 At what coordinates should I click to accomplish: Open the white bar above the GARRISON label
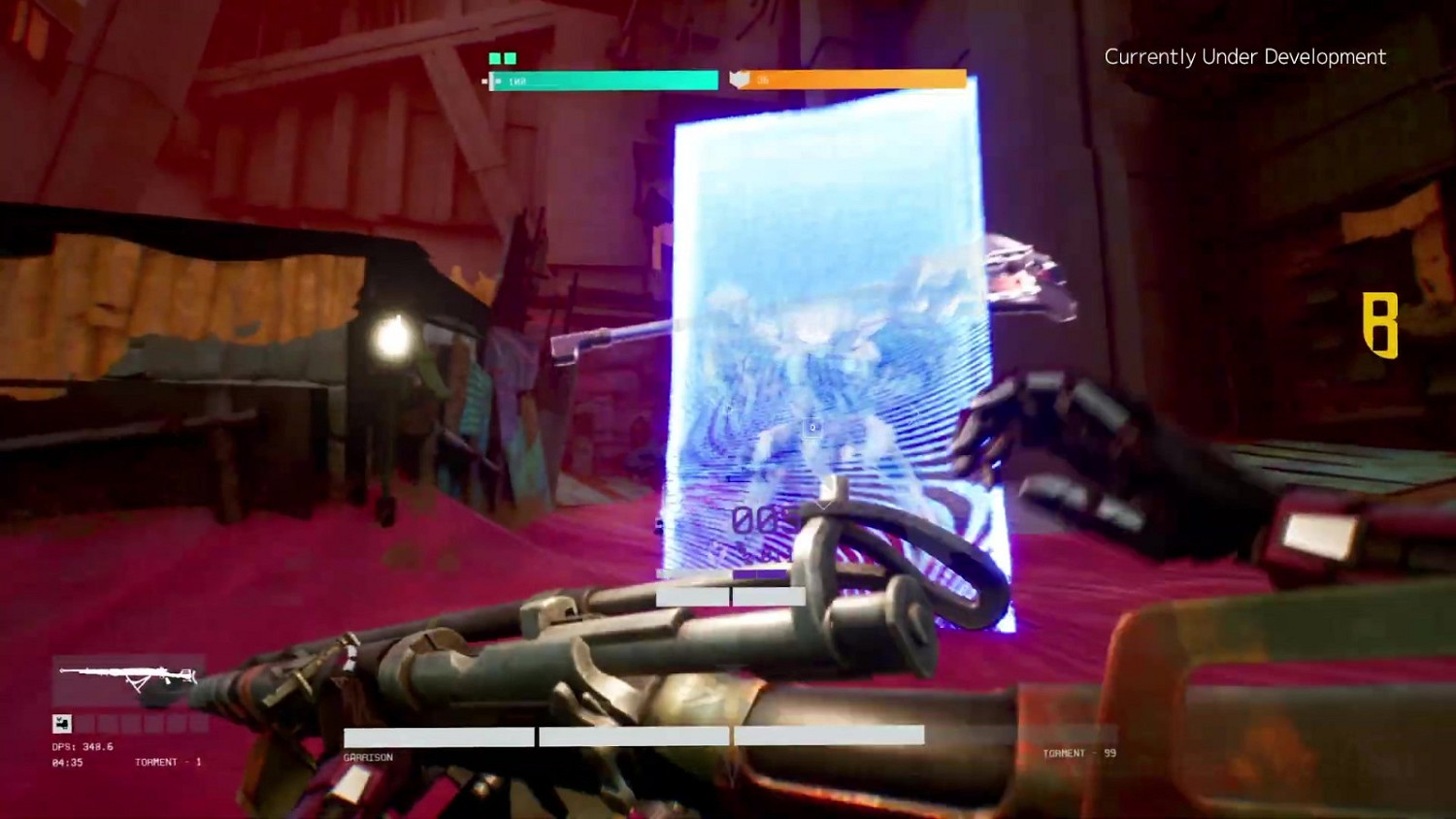[x=437, y=737]
